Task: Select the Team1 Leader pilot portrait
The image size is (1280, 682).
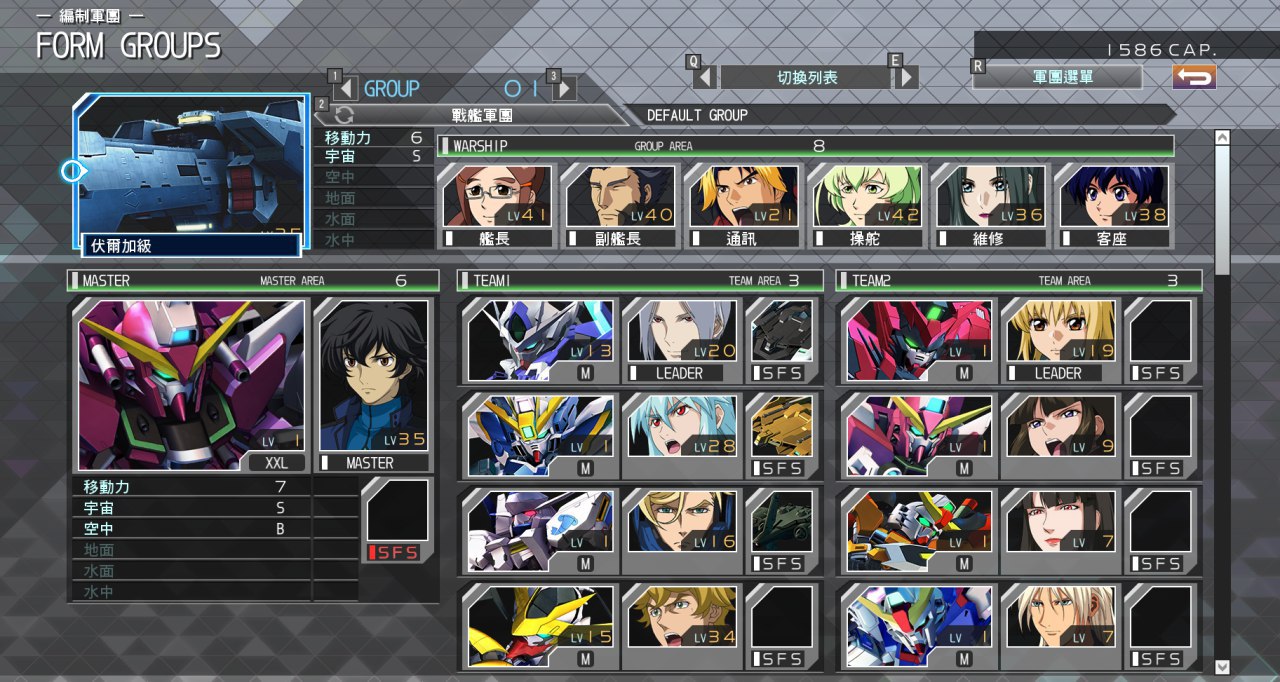Action: pyautogui.click(x=680, y=341)
